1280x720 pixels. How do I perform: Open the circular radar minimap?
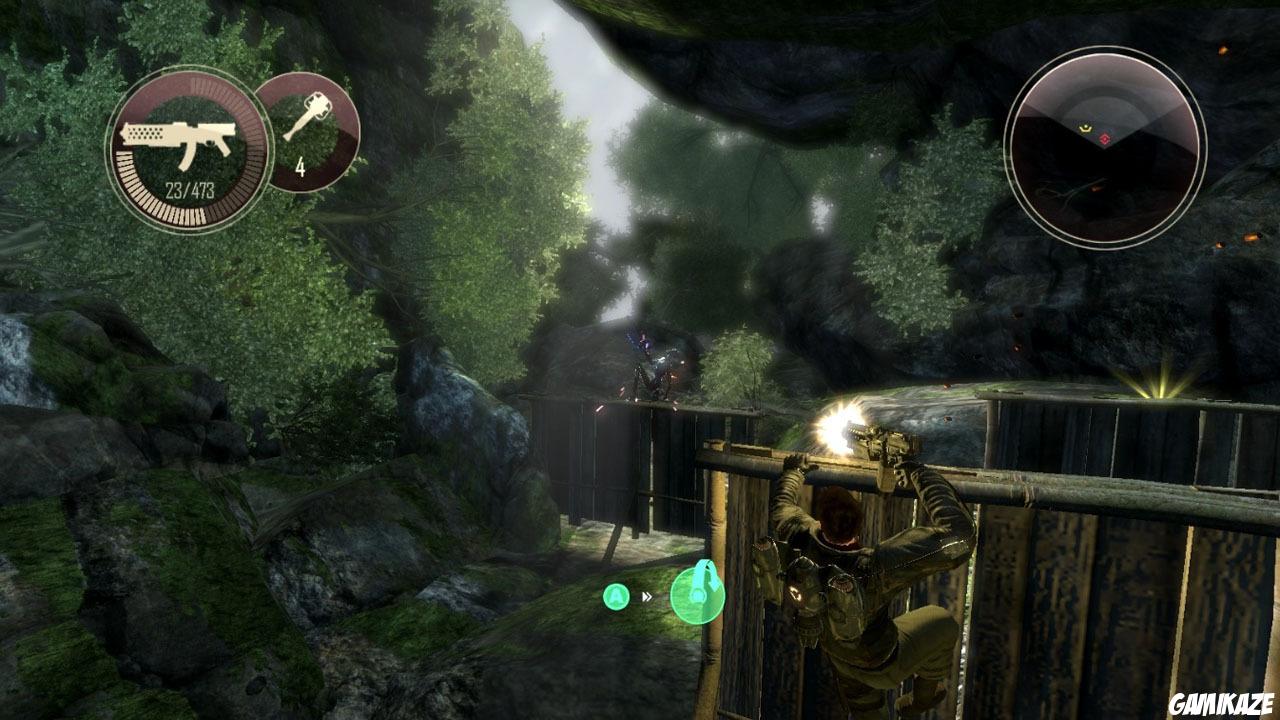pyautogui.click(x=1105, y=146)
